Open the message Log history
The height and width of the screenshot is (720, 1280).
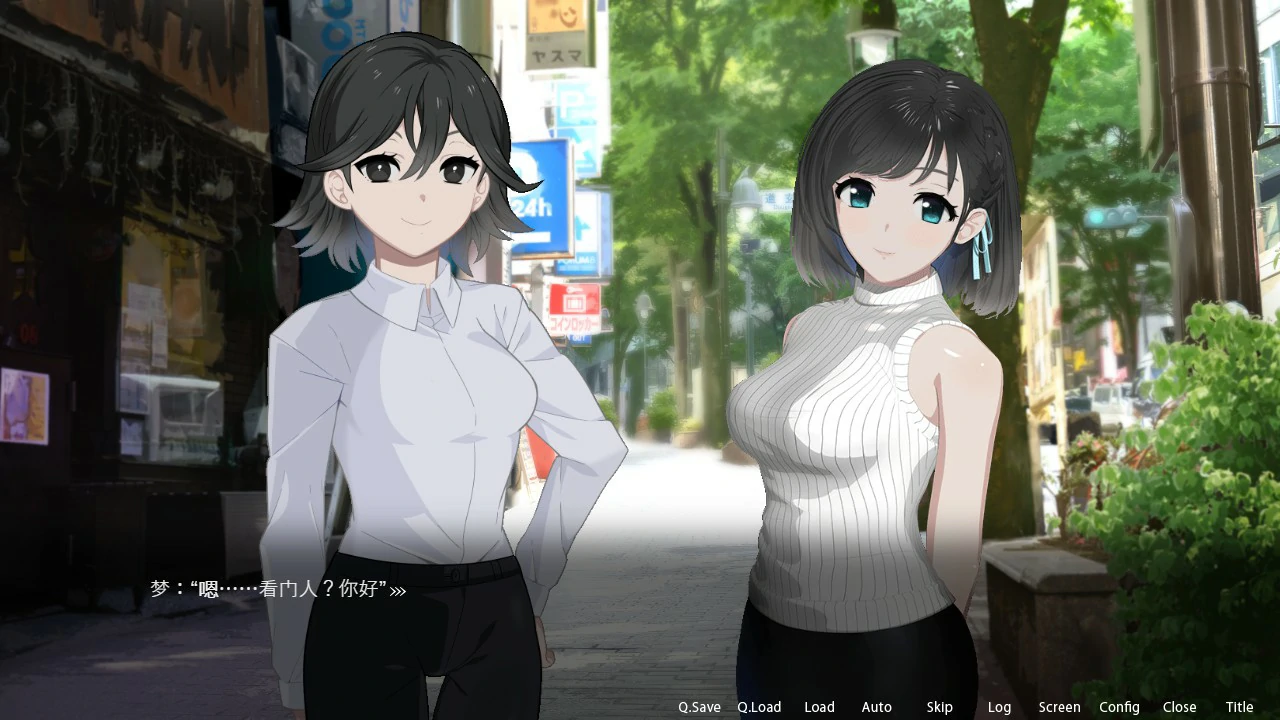[999, 707]
